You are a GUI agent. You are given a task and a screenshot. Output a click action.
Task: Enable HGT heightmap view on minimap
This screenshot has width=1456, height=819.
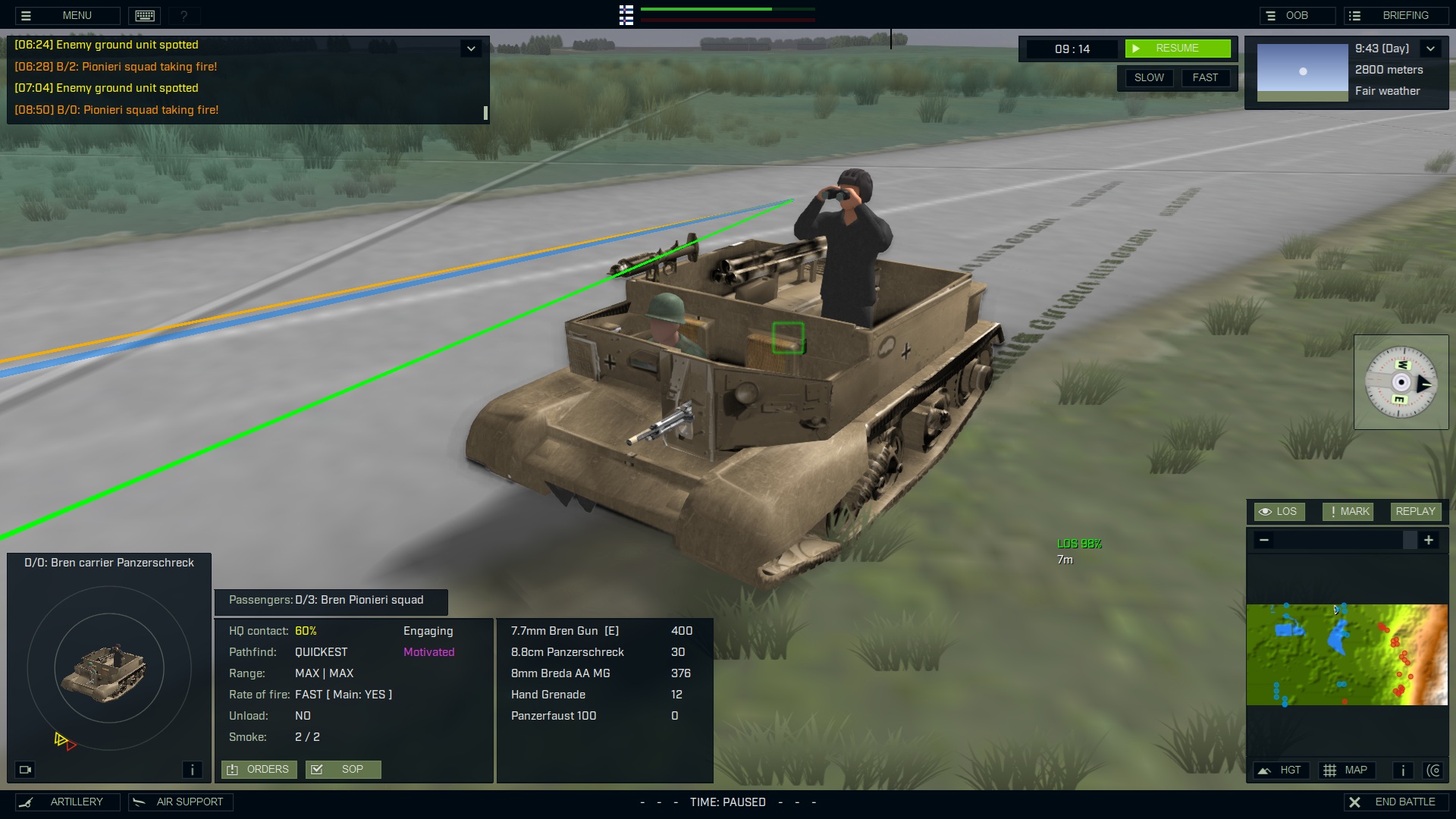click(x=1281, y=770)
